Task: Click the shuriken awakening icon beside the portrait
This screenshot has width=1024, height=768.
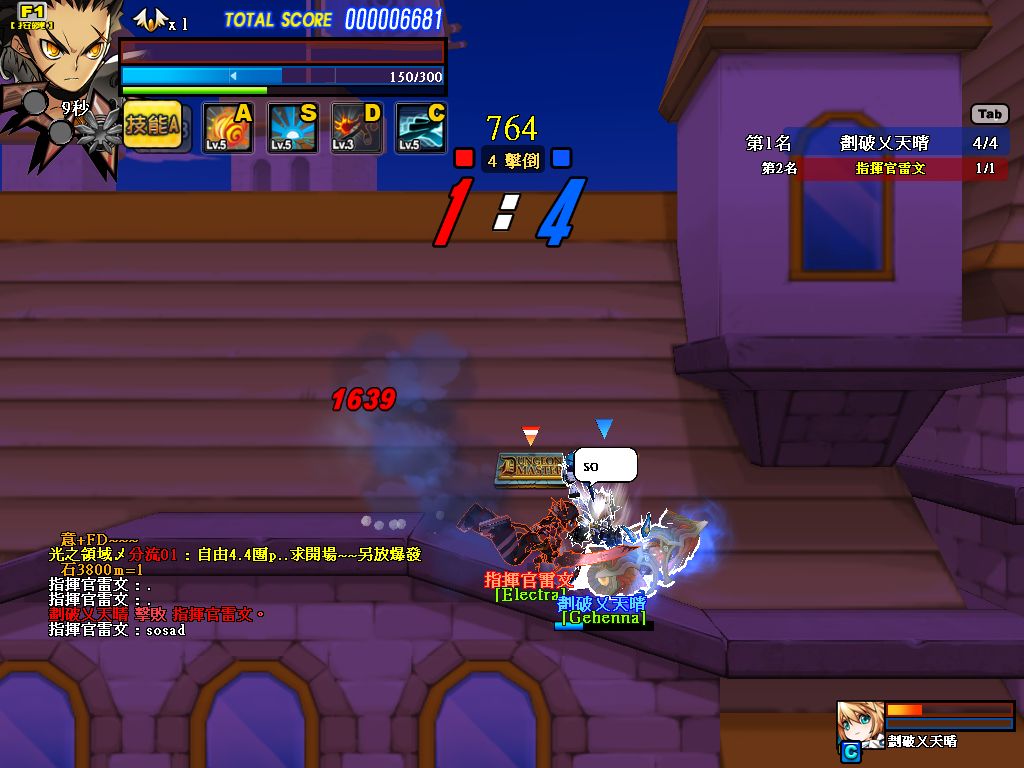Action: (x=98, y=128)
